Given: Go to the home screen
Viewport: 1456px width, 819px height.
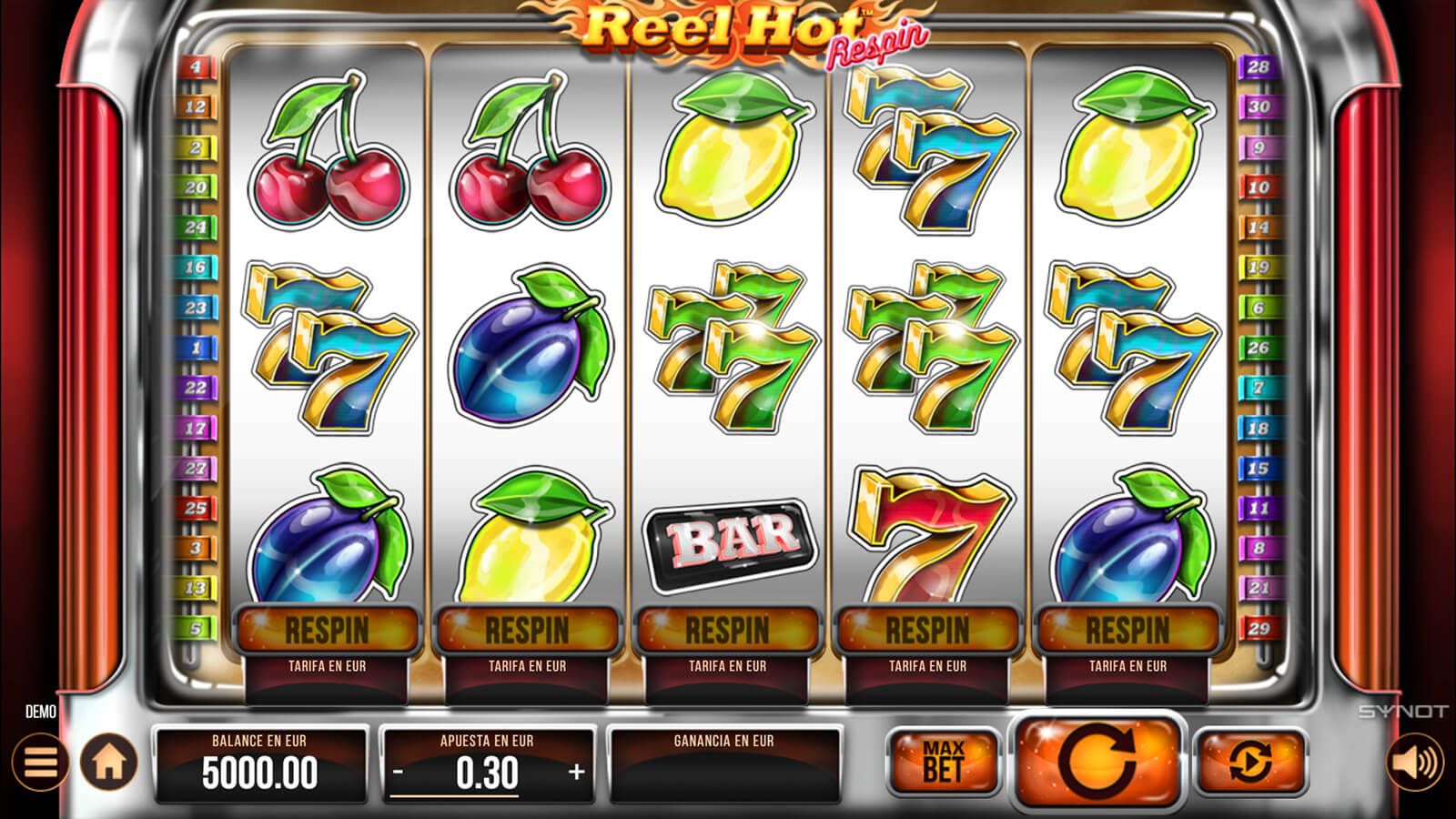Looking at the screenshot, I should tap(109, 762).
